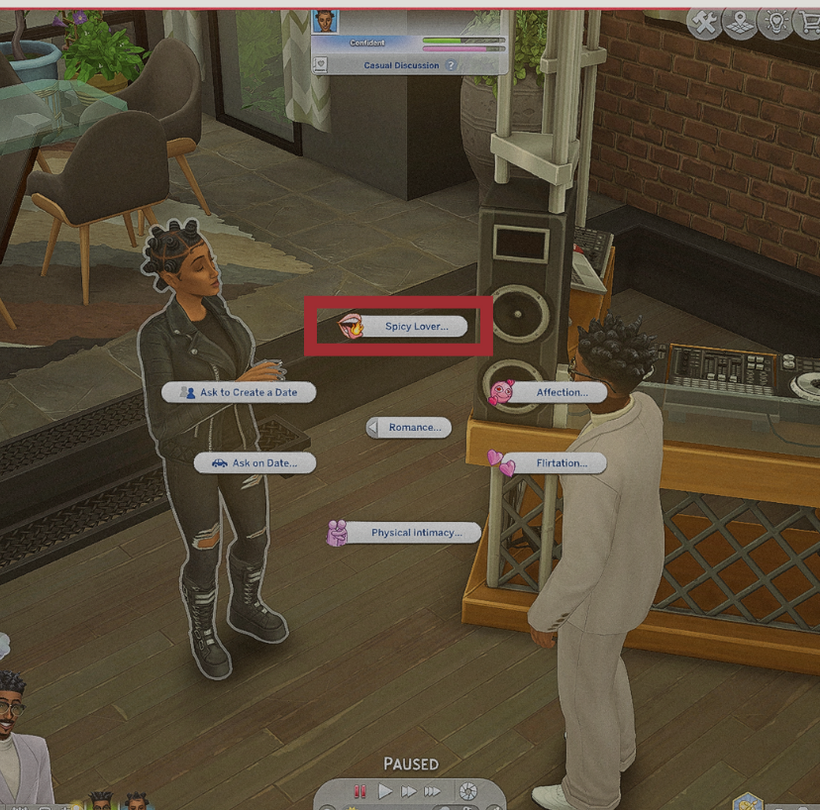Enter Build Mode with the tools icon

coord(706,22)
